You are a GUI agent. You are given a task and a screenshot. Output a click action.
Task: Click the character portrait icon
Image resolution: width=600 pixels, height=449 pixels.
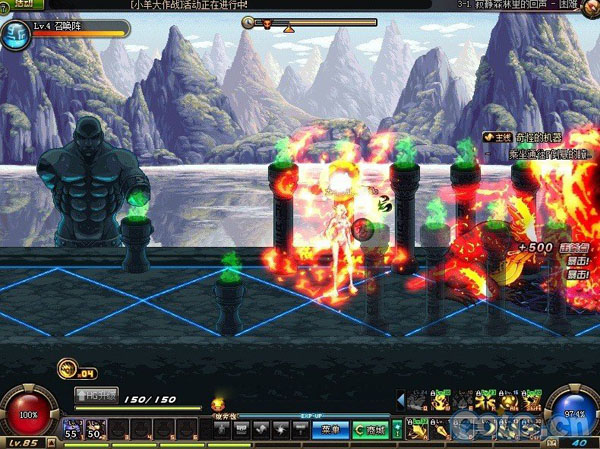click(15, 36)
